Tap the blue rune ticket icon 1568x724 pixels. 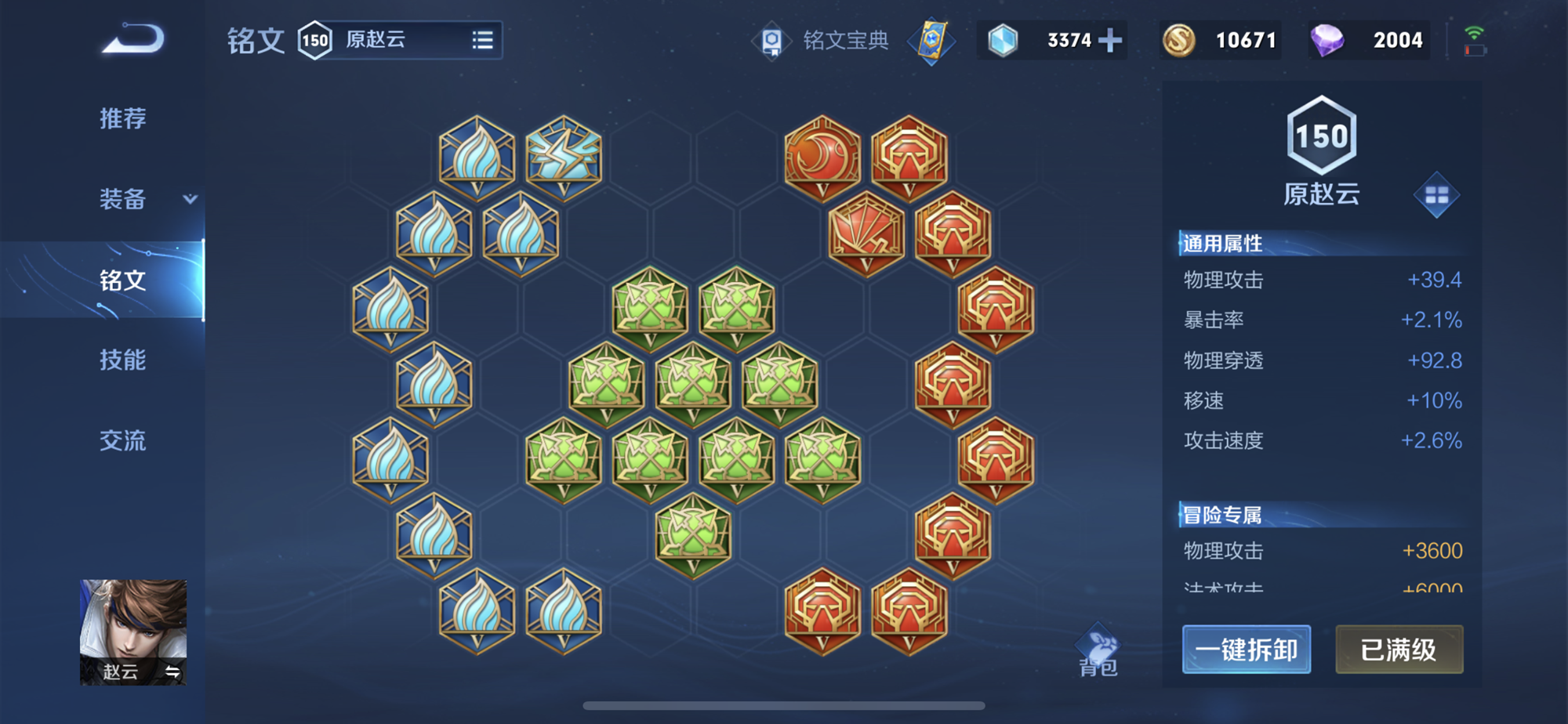(x=931, y=41)
